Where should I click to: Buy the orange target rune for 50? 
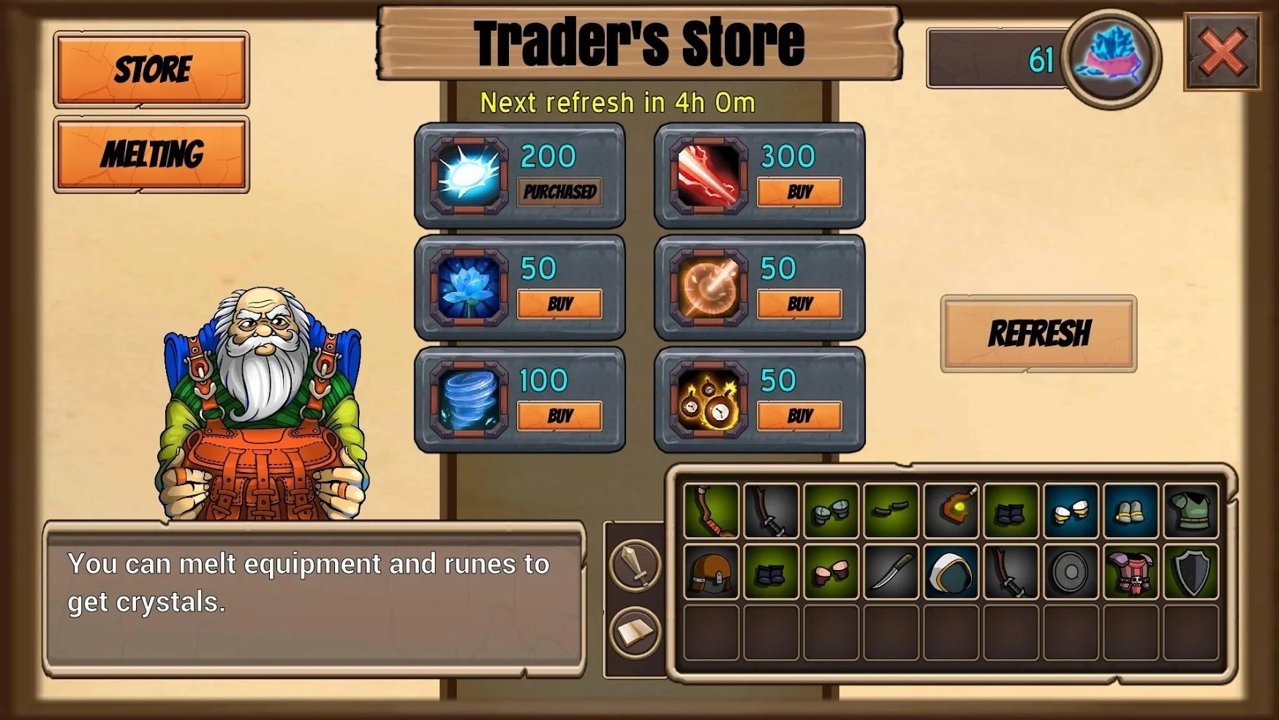coord(799,304)
